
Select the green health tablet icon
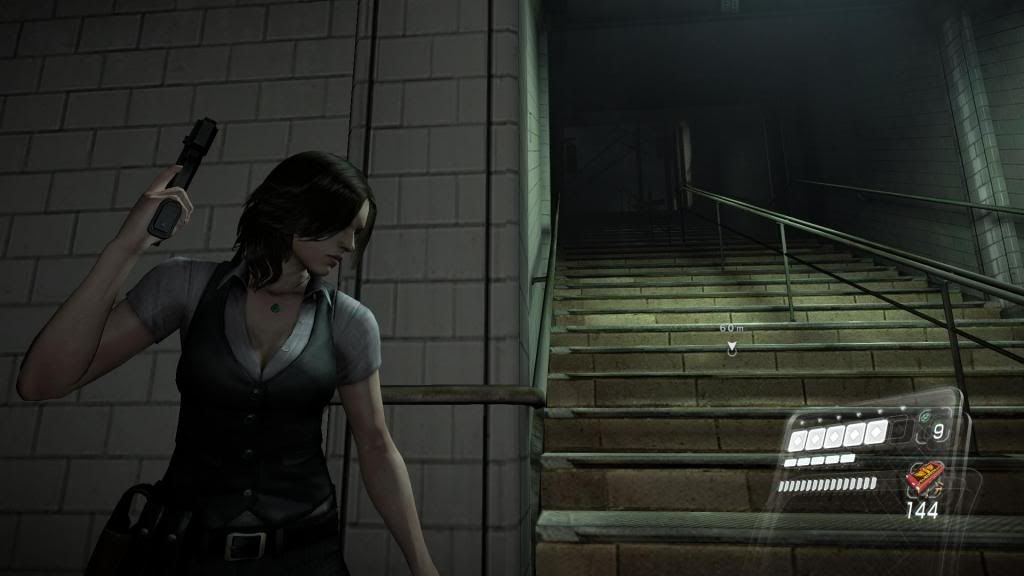(x=926, y=415)
